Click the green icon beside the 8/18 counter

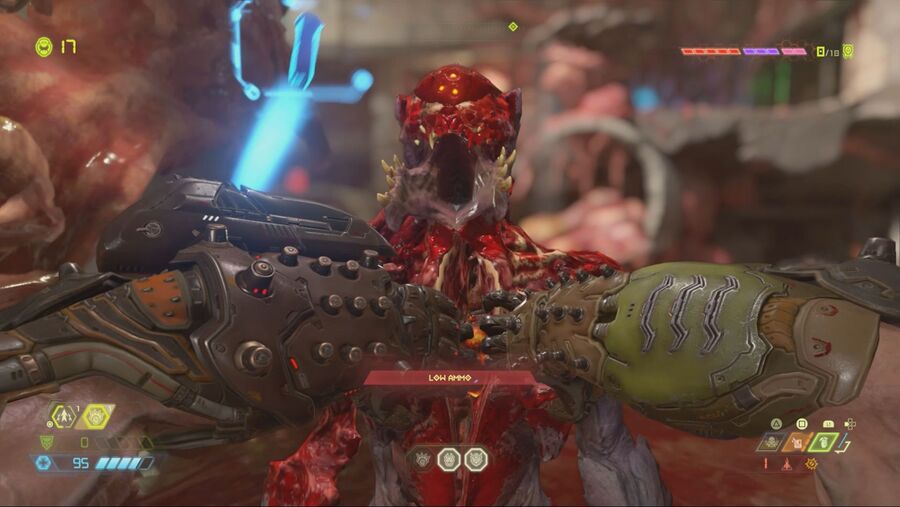click(x=848, y=50)
